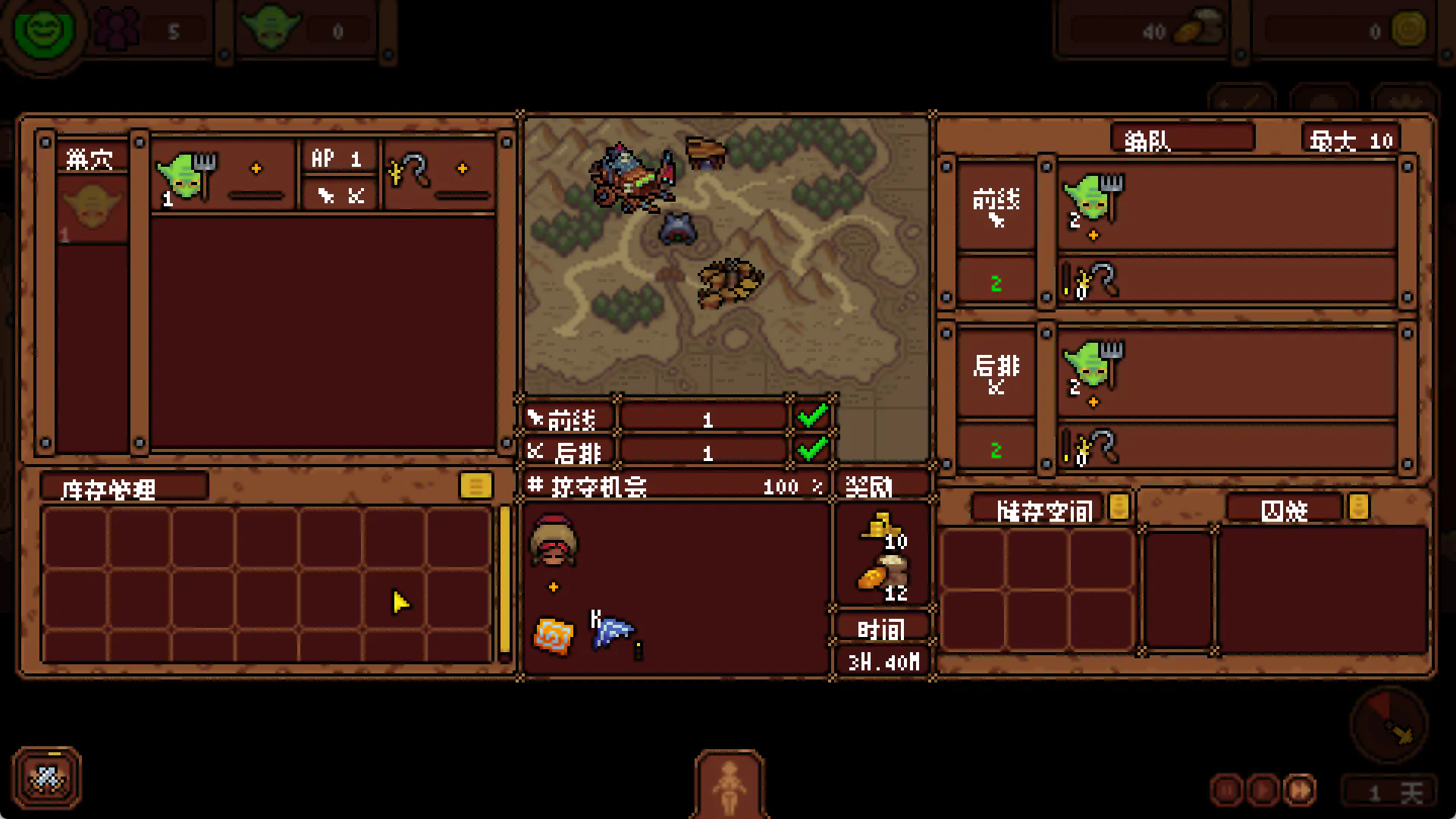Open the crossed-tools button in the corner

tap(47, 778)
